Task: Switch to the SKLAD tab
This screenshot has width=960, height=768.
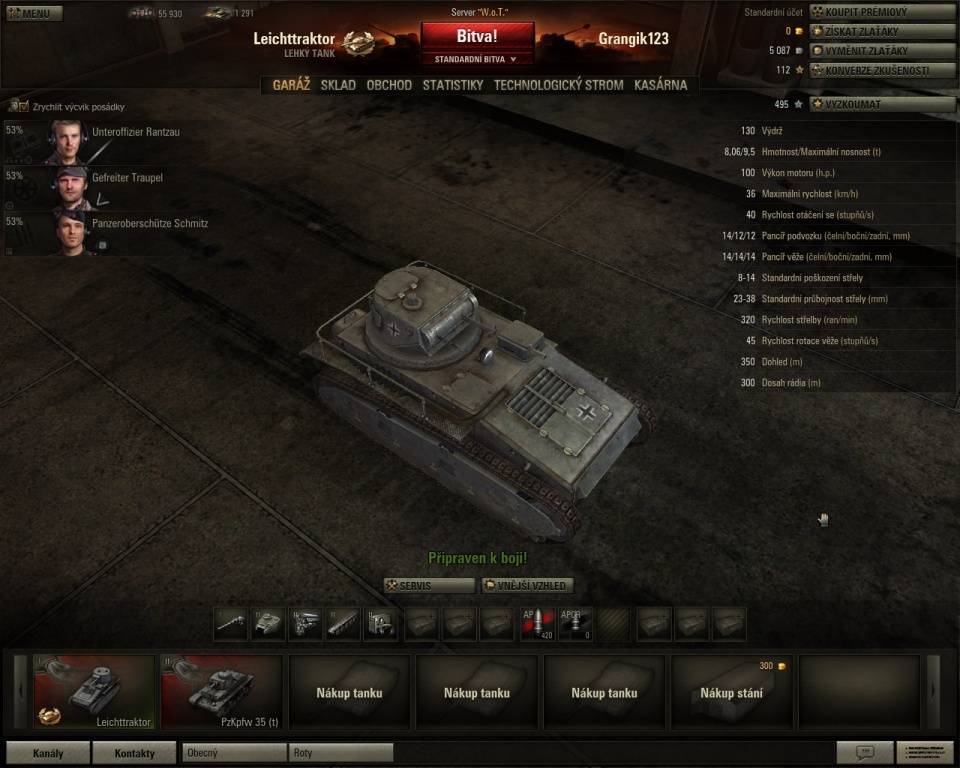Action: point(338,86)
